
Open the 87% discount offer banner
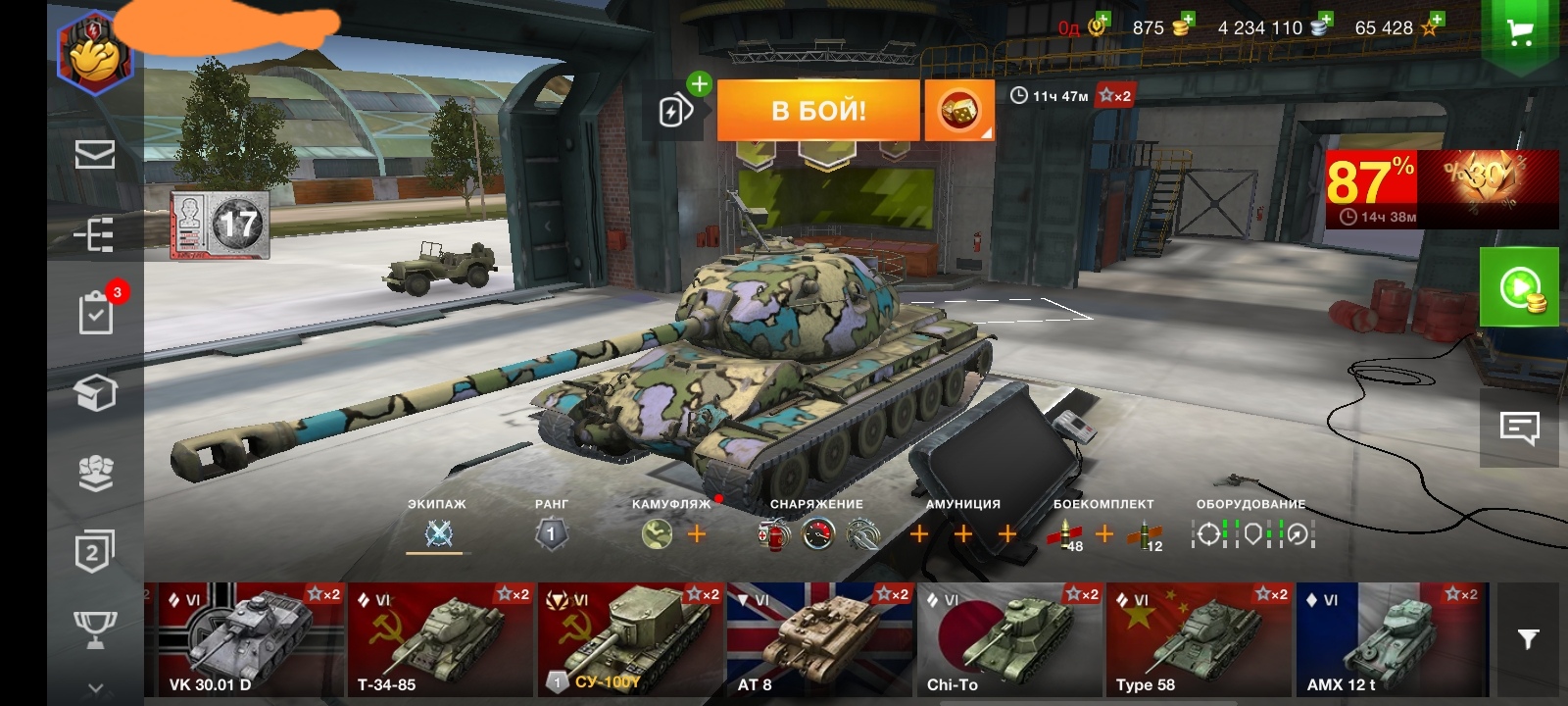coord(1441,188)
